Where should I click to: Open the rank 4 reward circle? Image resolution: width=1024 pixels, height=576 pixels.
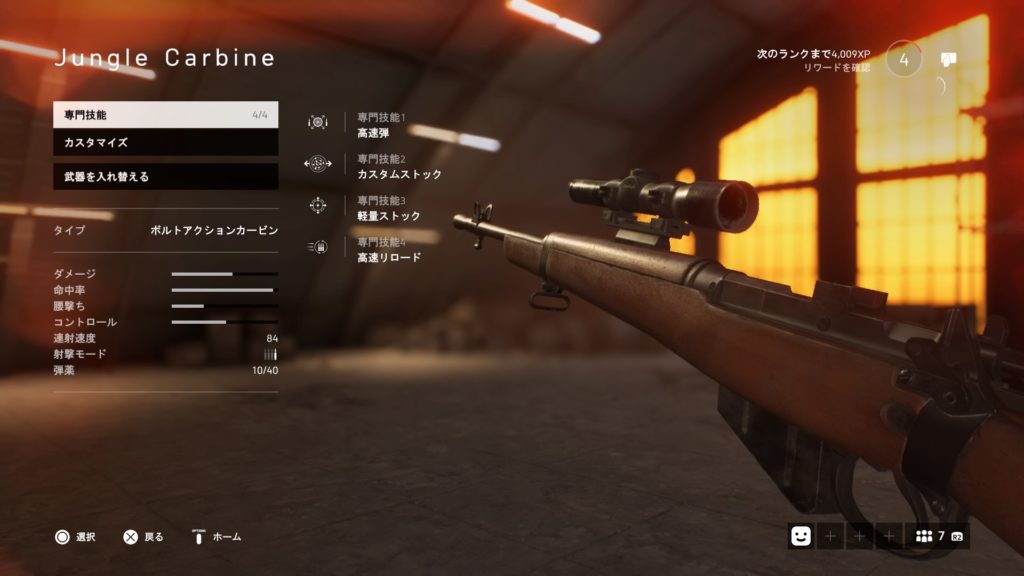pyautogui.click(x=904, y=59)
